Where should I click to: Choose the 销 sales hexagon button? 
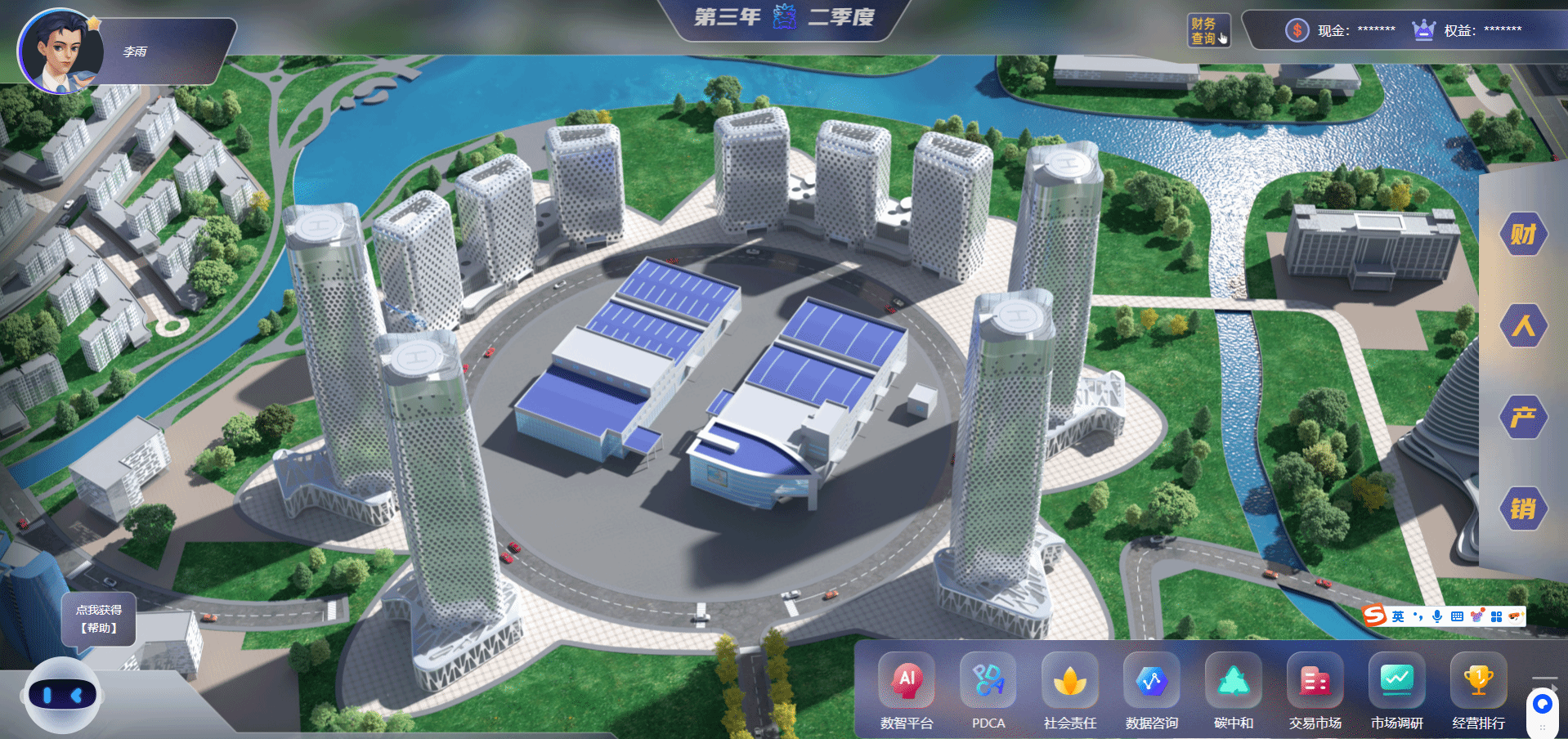[x=1522, y=509]
